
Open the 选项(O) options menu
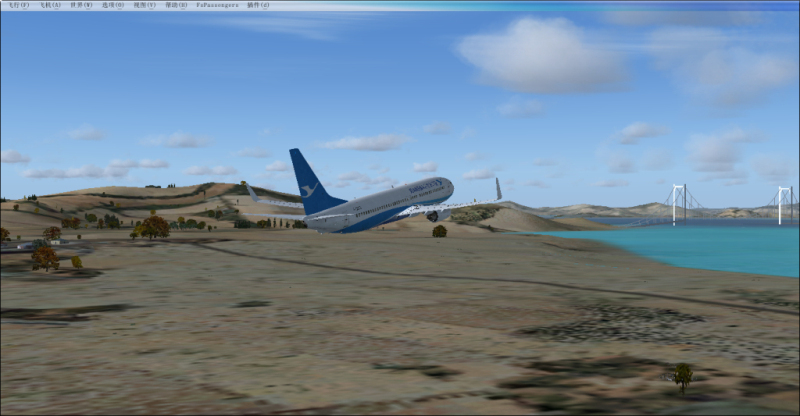coord(113,5)
